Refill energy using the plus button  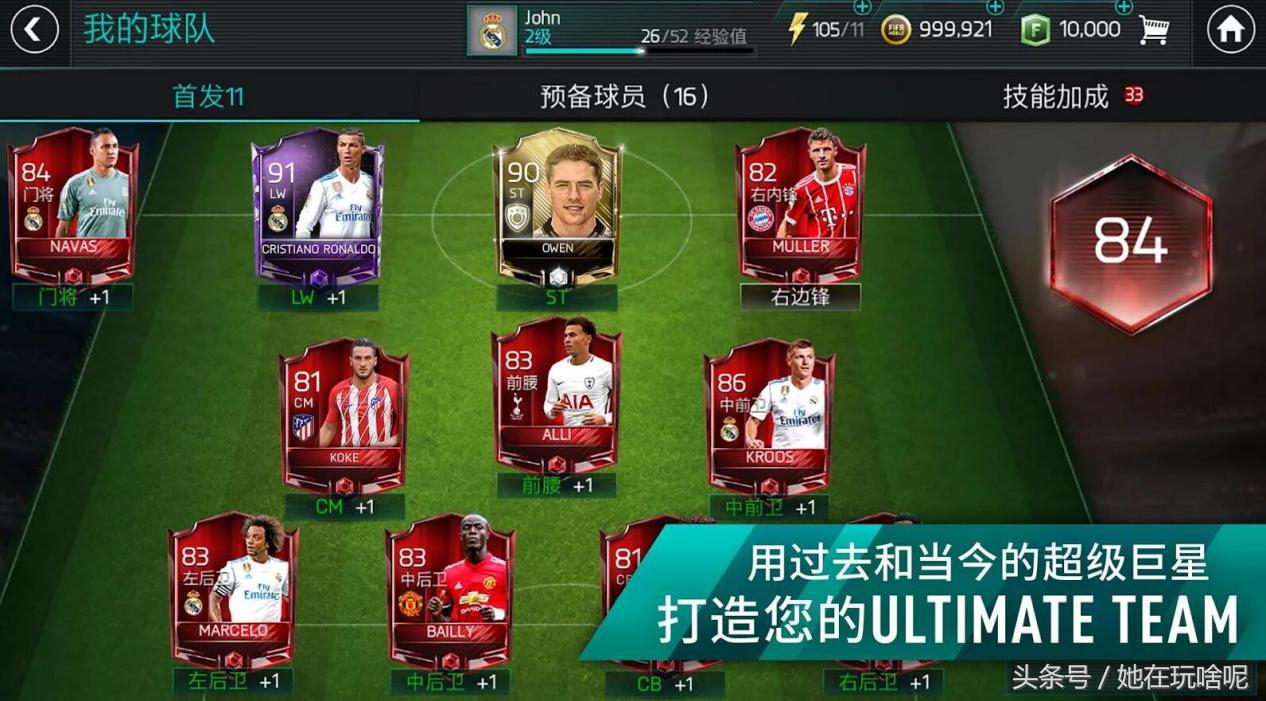click(862, 8)
